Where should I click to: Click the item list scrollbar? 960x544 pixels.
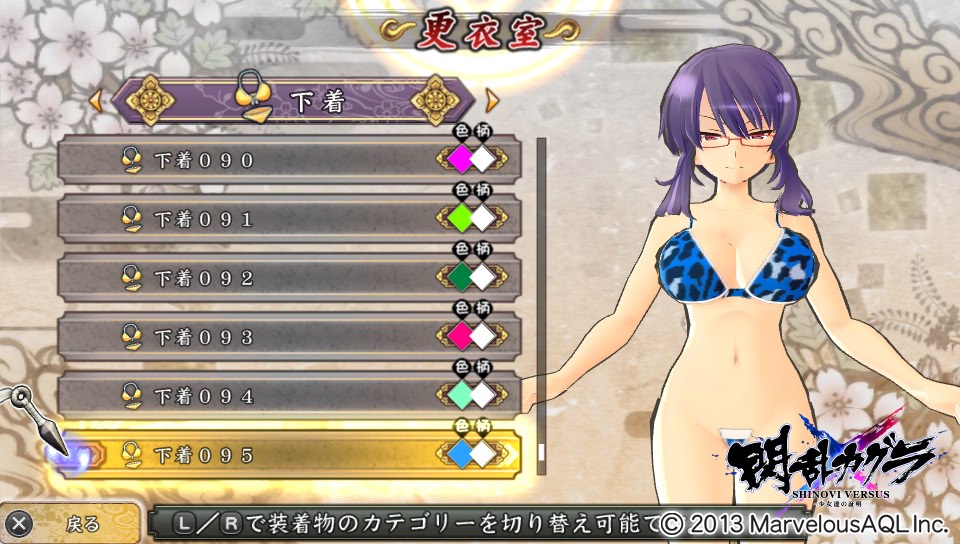point(541,300)
